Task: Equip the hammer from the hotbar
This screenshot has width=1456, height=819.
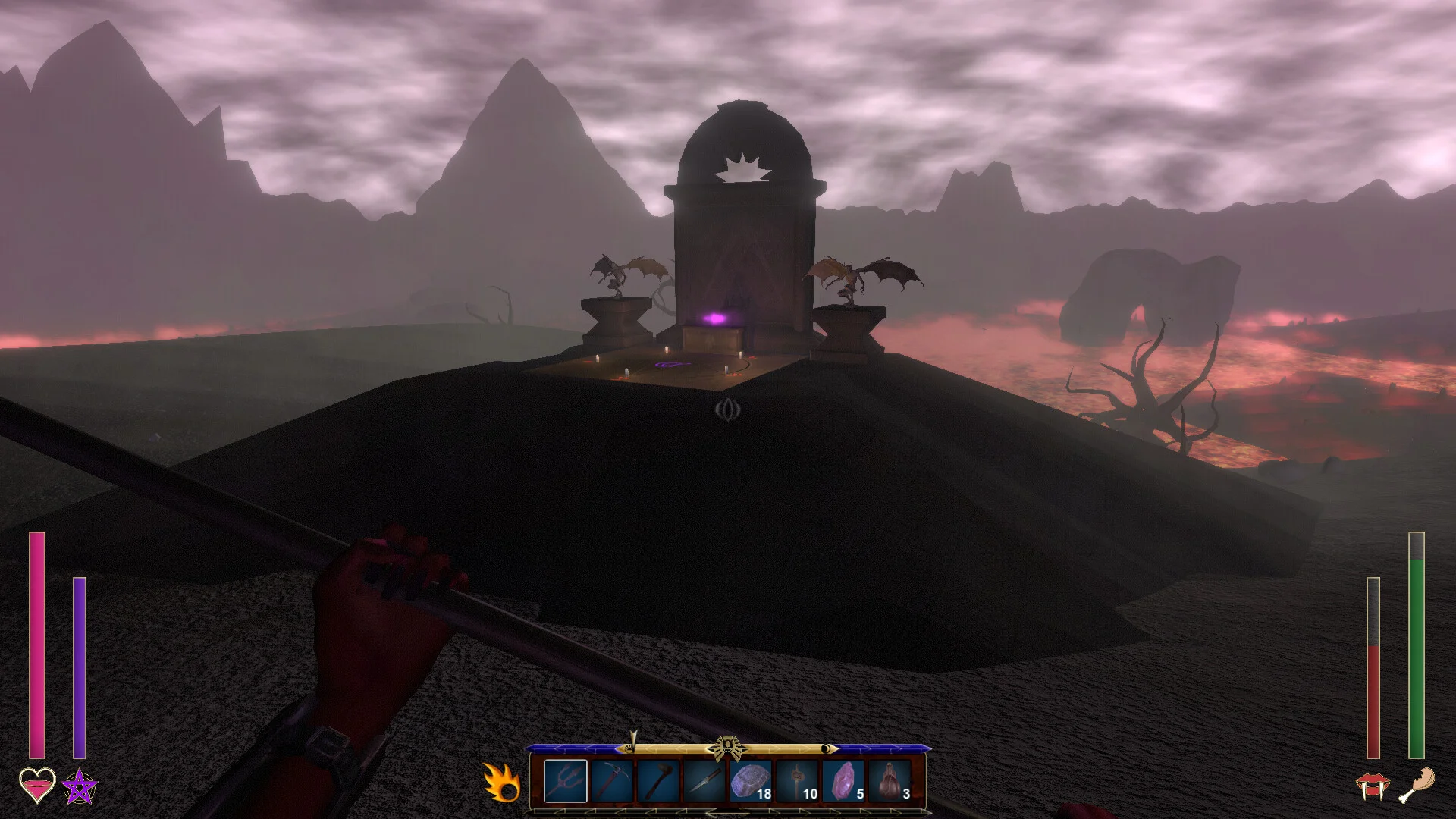Action: [658, 781]
